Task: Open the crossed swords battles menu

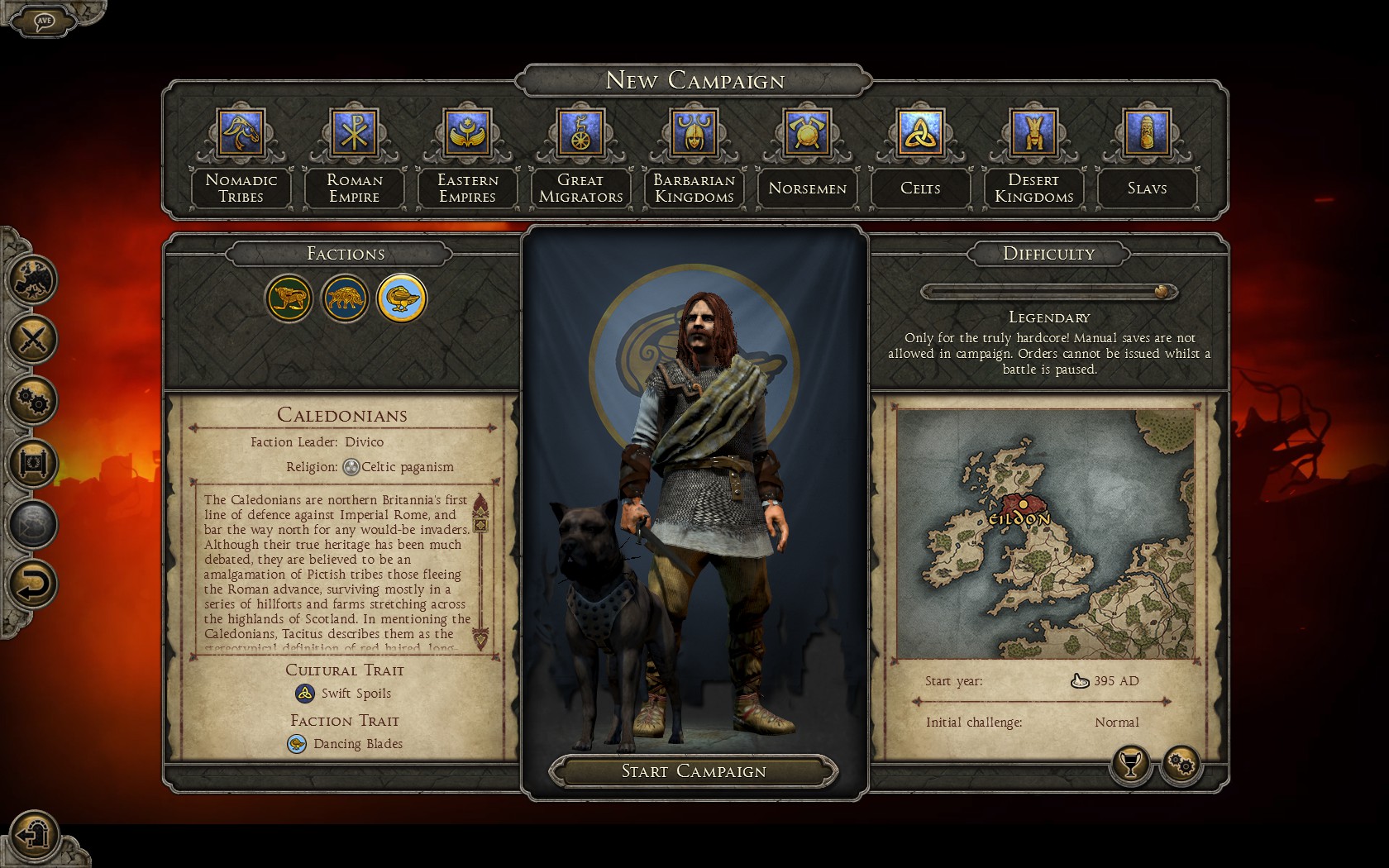Action: pos(33,339)
